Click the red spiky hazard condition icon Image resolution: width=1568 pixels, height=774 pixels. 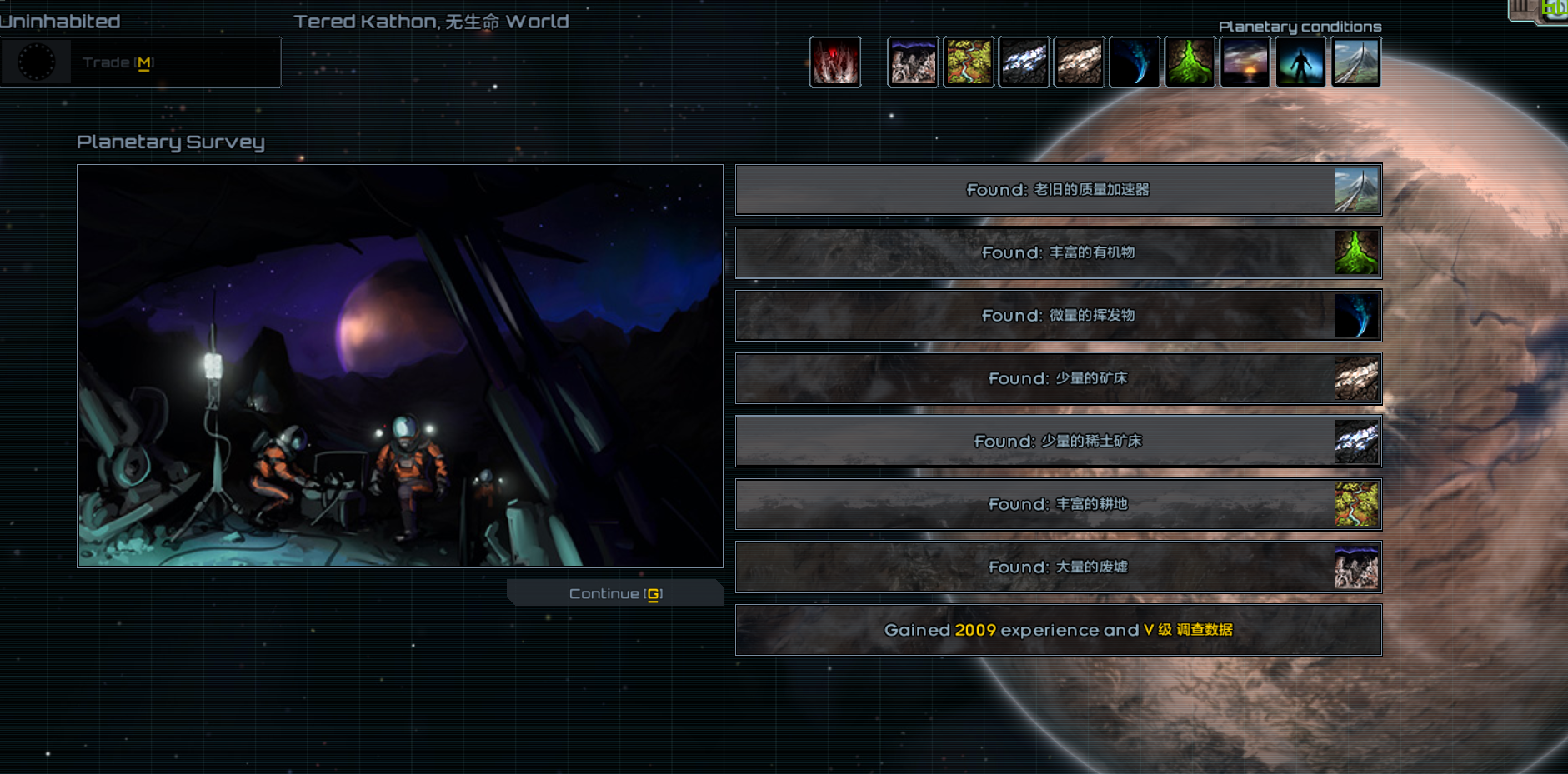click(835, 62)
